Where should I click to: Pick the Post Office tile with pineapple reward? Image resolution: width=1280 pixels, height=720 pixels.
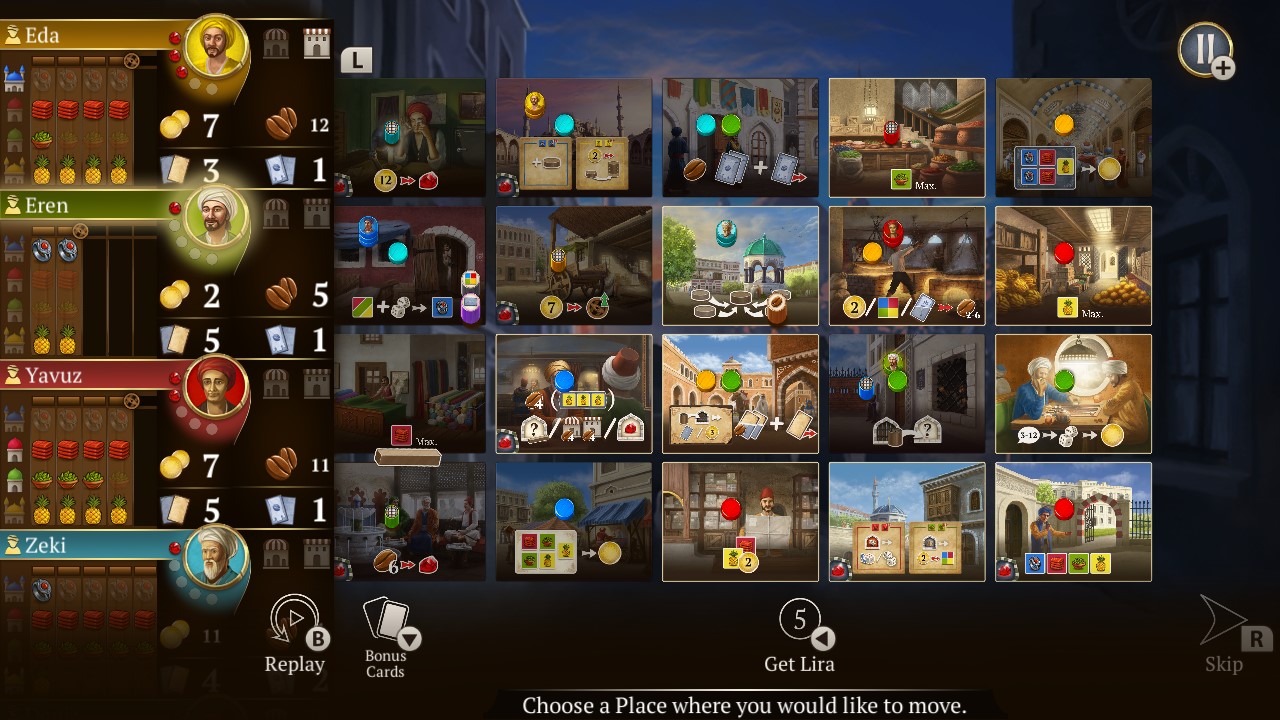(740, 521)
